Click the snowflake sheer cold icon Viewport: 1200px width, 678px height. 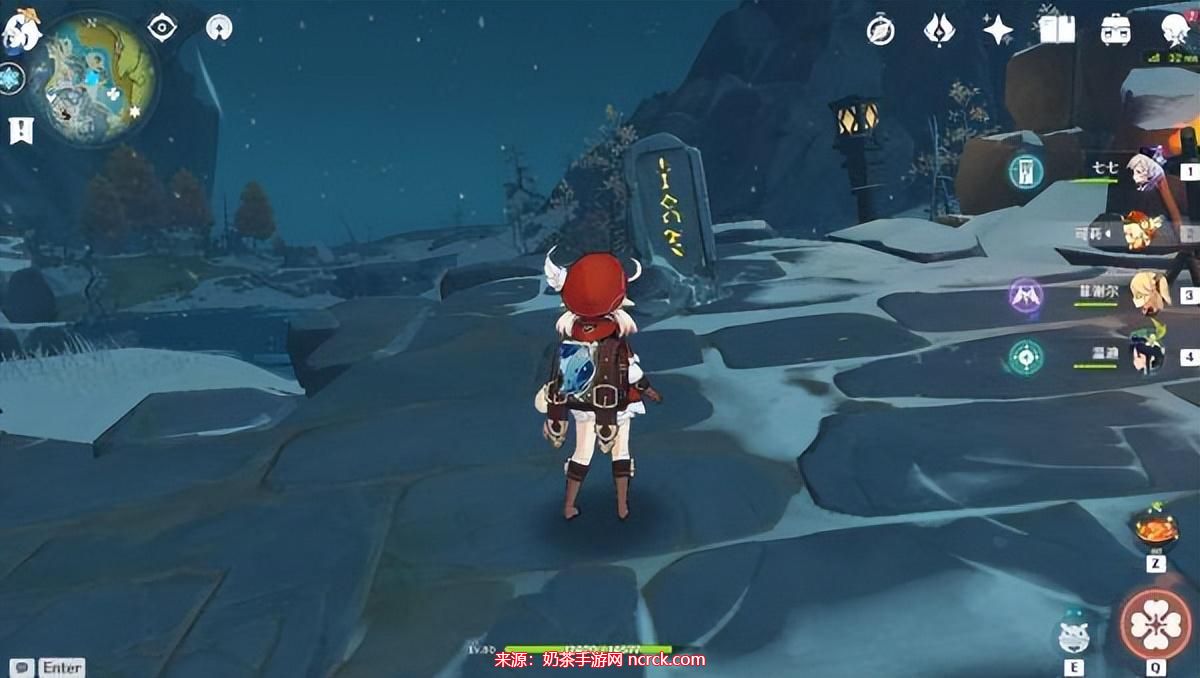(11, 78)
